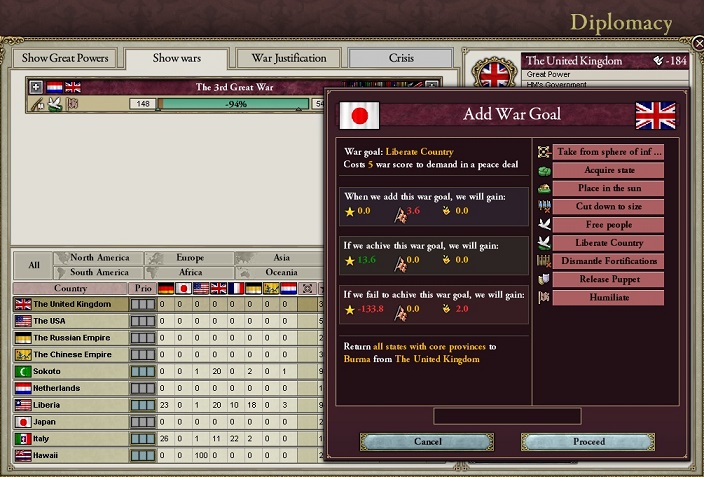Filter country list by Africa
704x477 pixels.
click(x=190, y=272)
